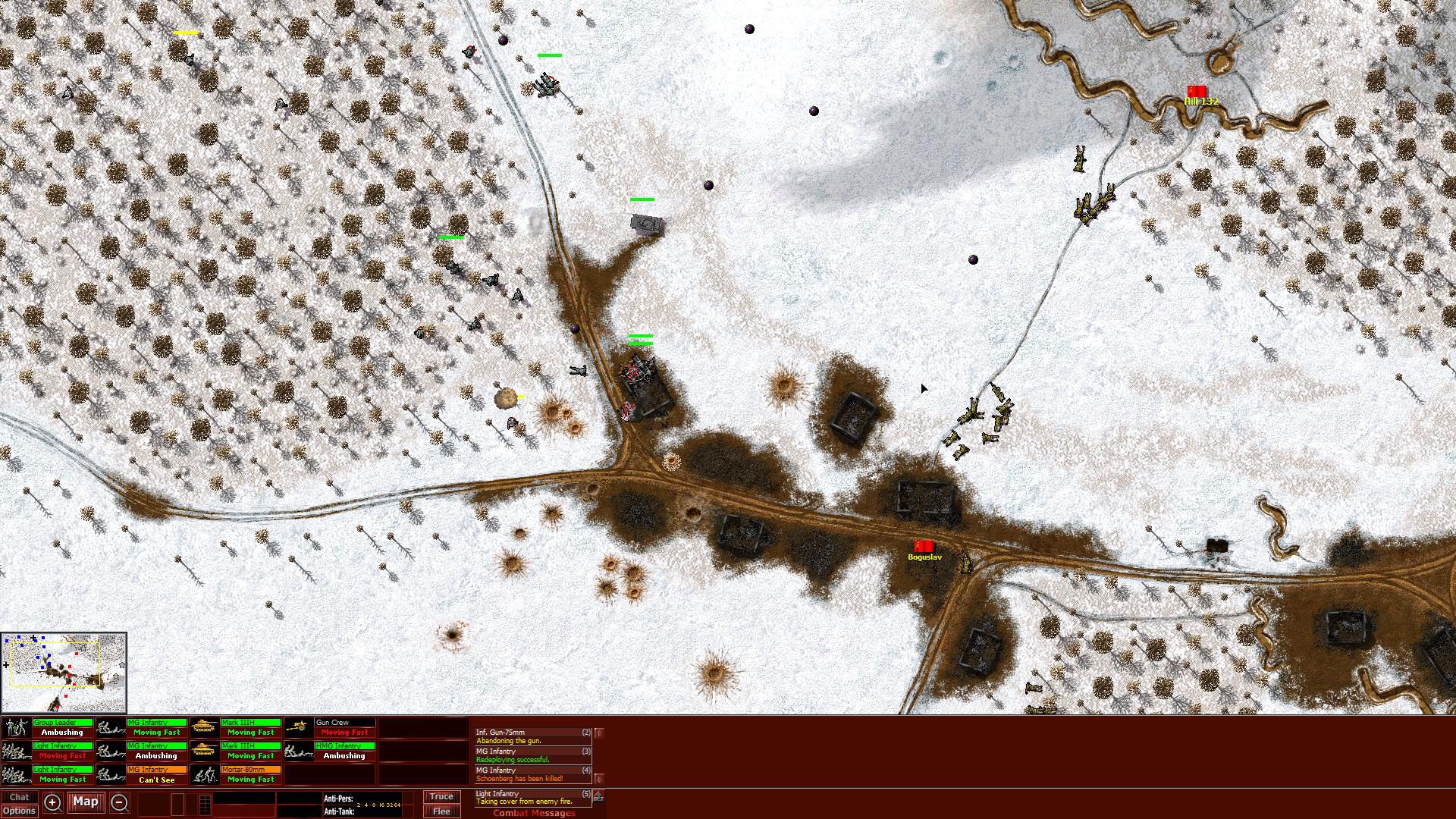Toggle the Chat panel
1456x819 pixels.
[20, 797]
